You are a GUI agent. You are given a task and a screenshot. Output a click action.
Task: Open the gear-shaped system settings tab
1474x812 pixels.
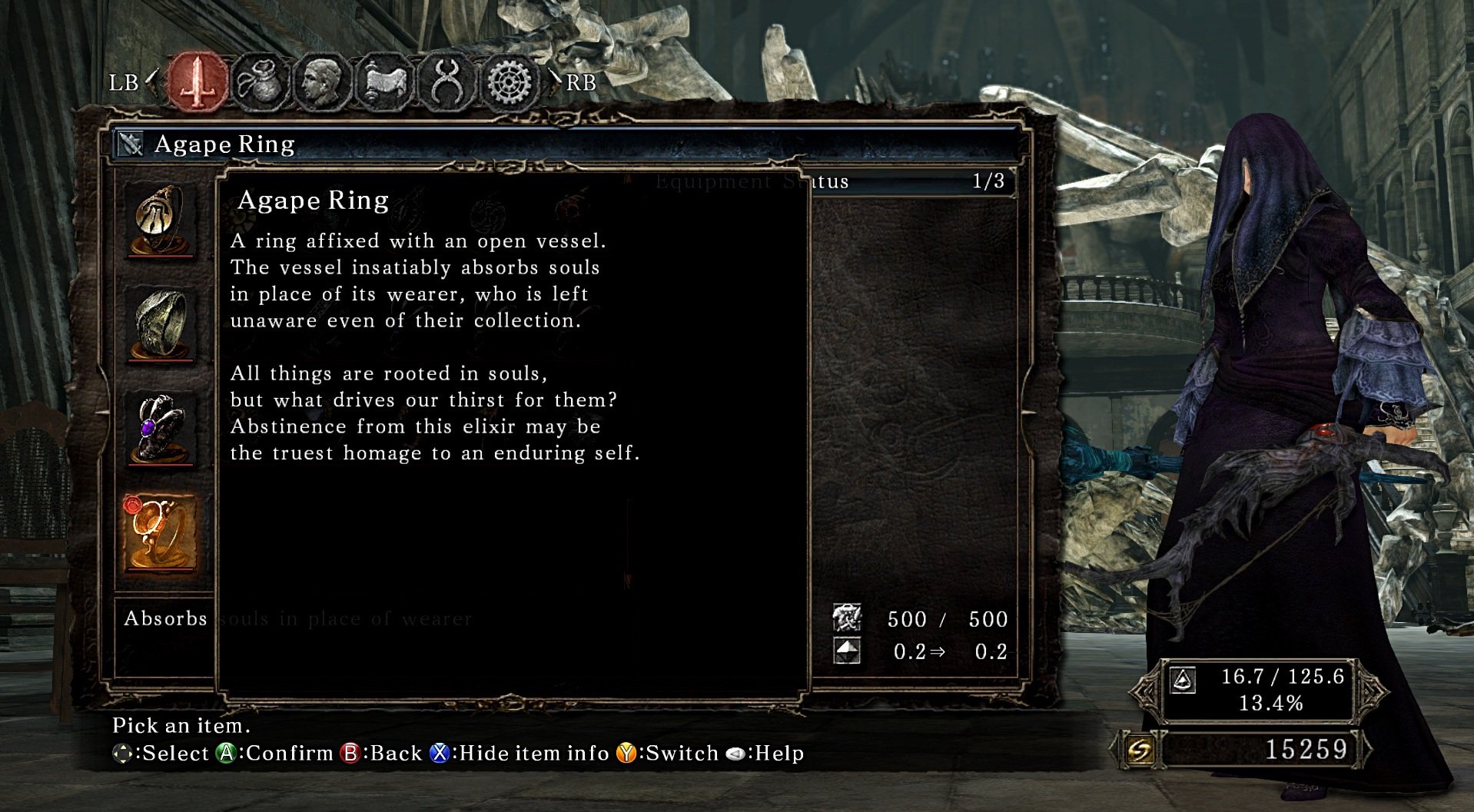click(509, 81)
